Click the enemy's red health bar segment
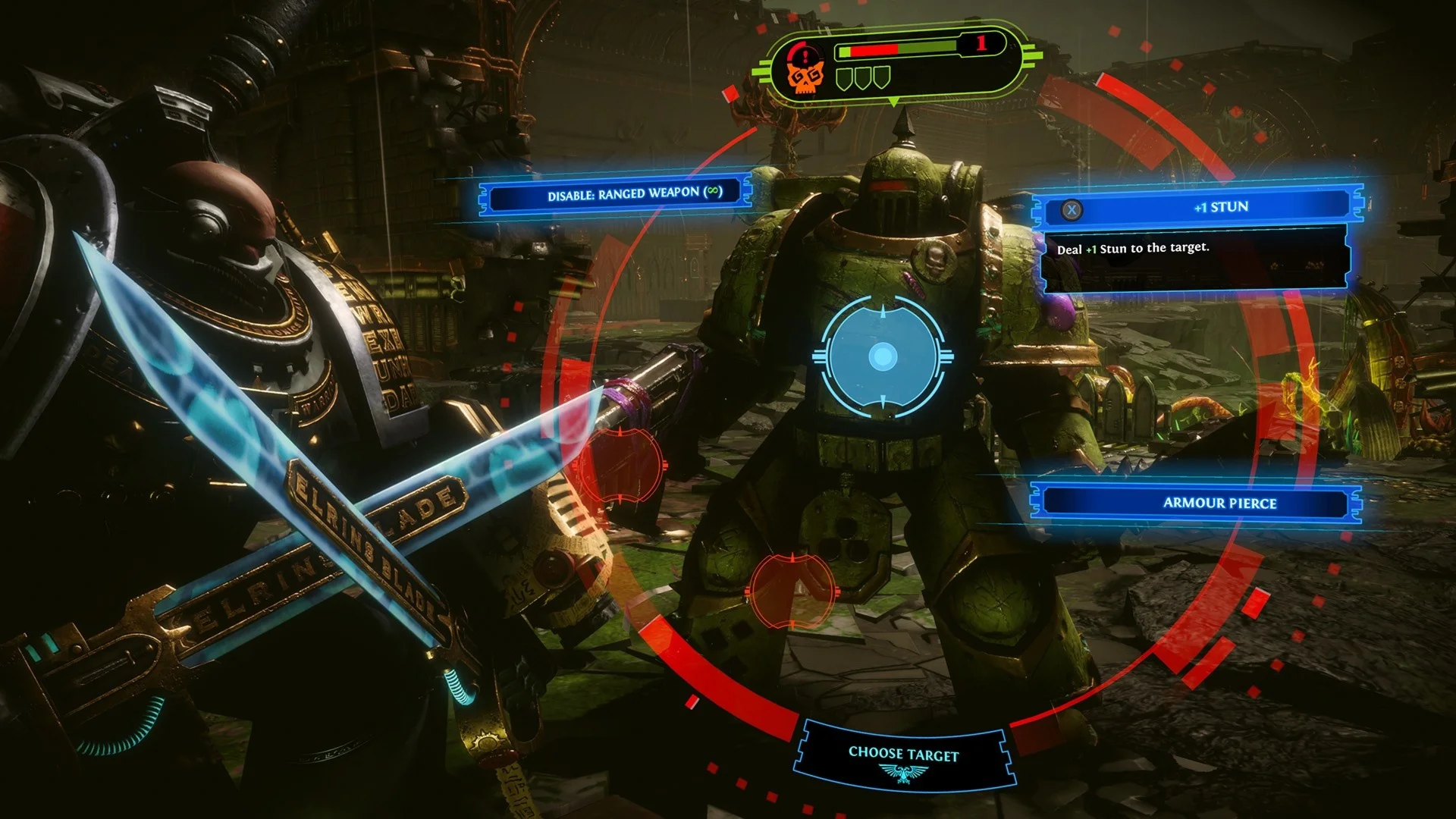This screenshot has height=819, width=1456. point(872,52)
